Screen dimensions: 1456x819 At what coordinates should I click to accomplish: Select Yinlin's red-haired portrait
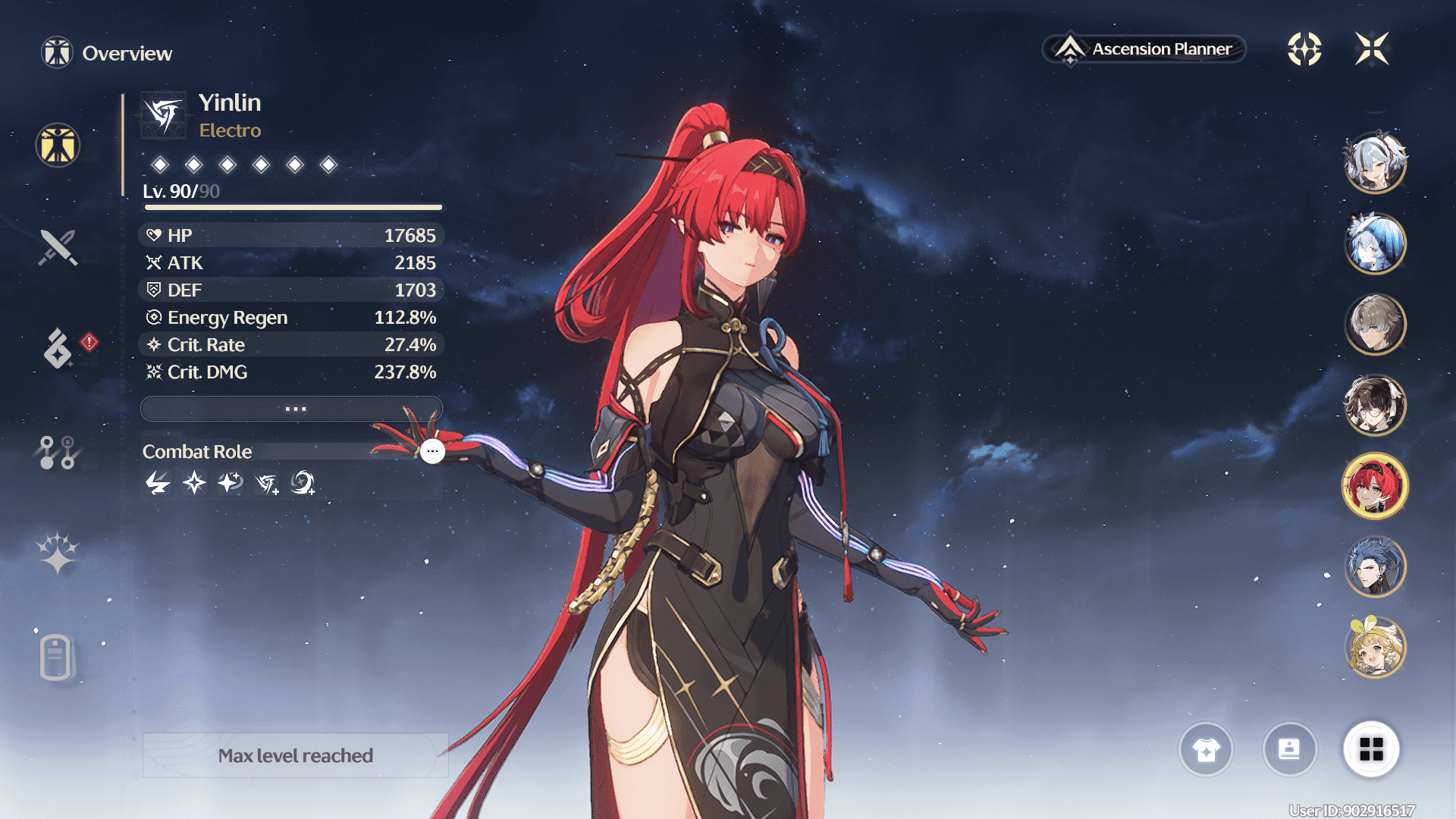coord(1375,486)
